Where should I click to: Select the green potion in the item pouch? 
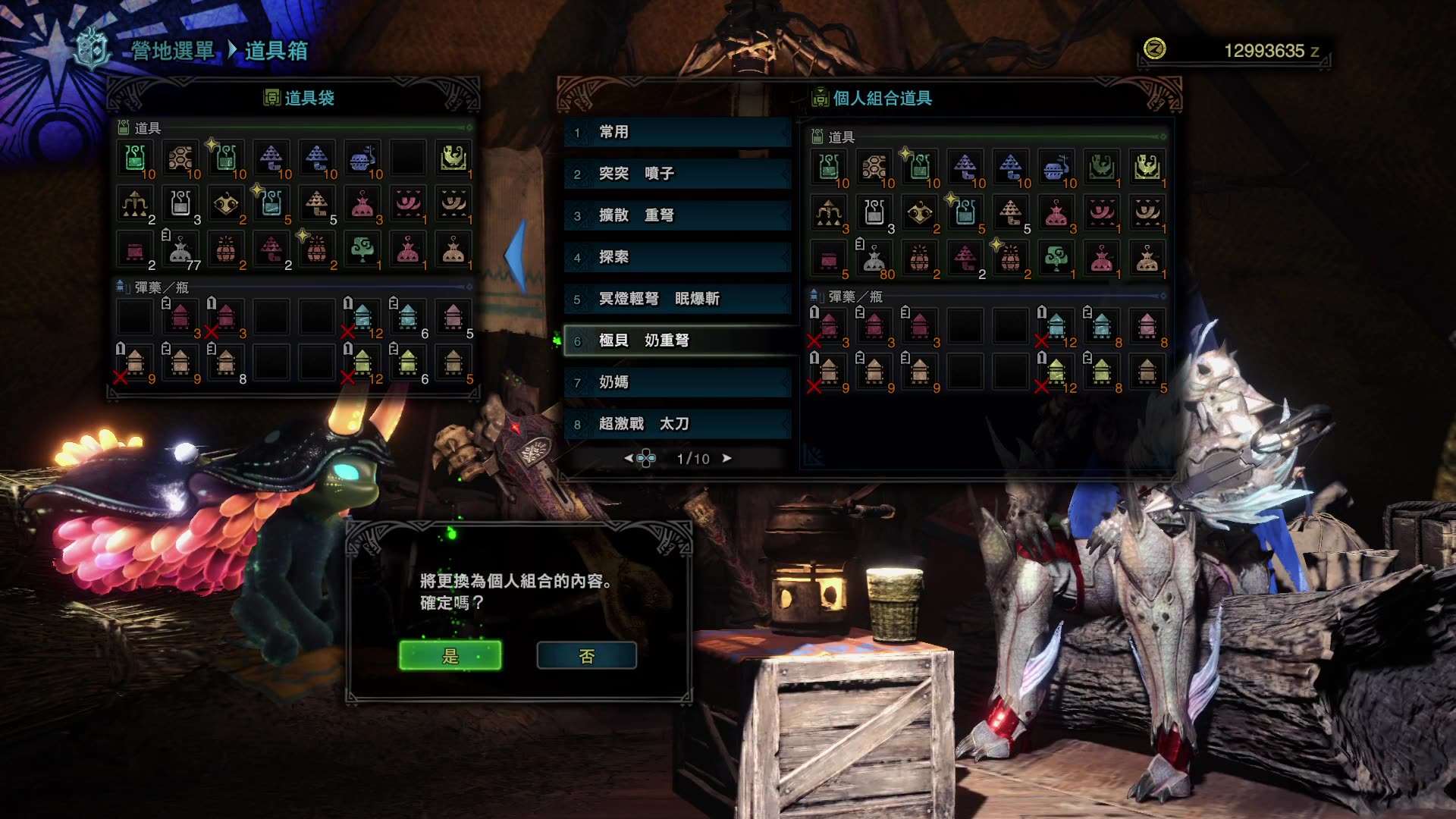tap(135, 158)
